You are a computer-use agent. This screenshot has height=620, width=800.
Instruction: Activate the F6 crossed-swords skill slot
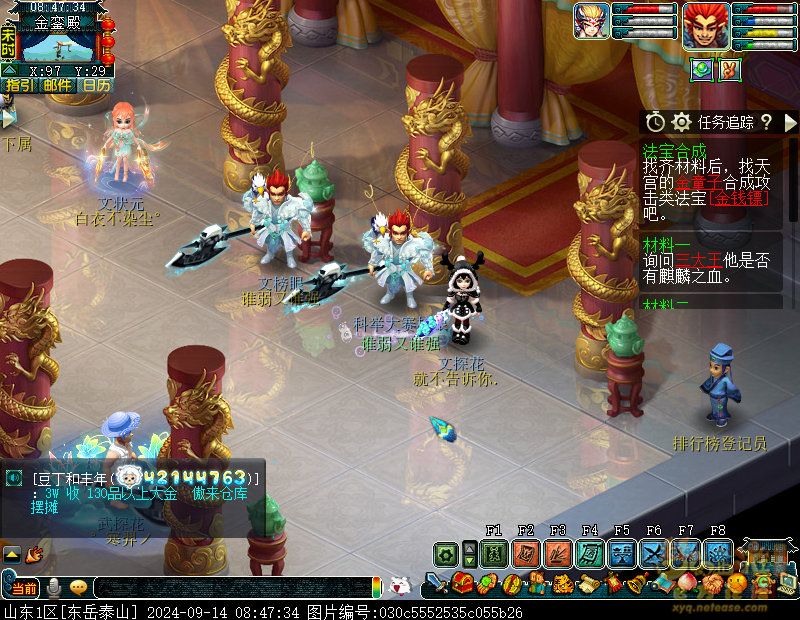(654, 554)
